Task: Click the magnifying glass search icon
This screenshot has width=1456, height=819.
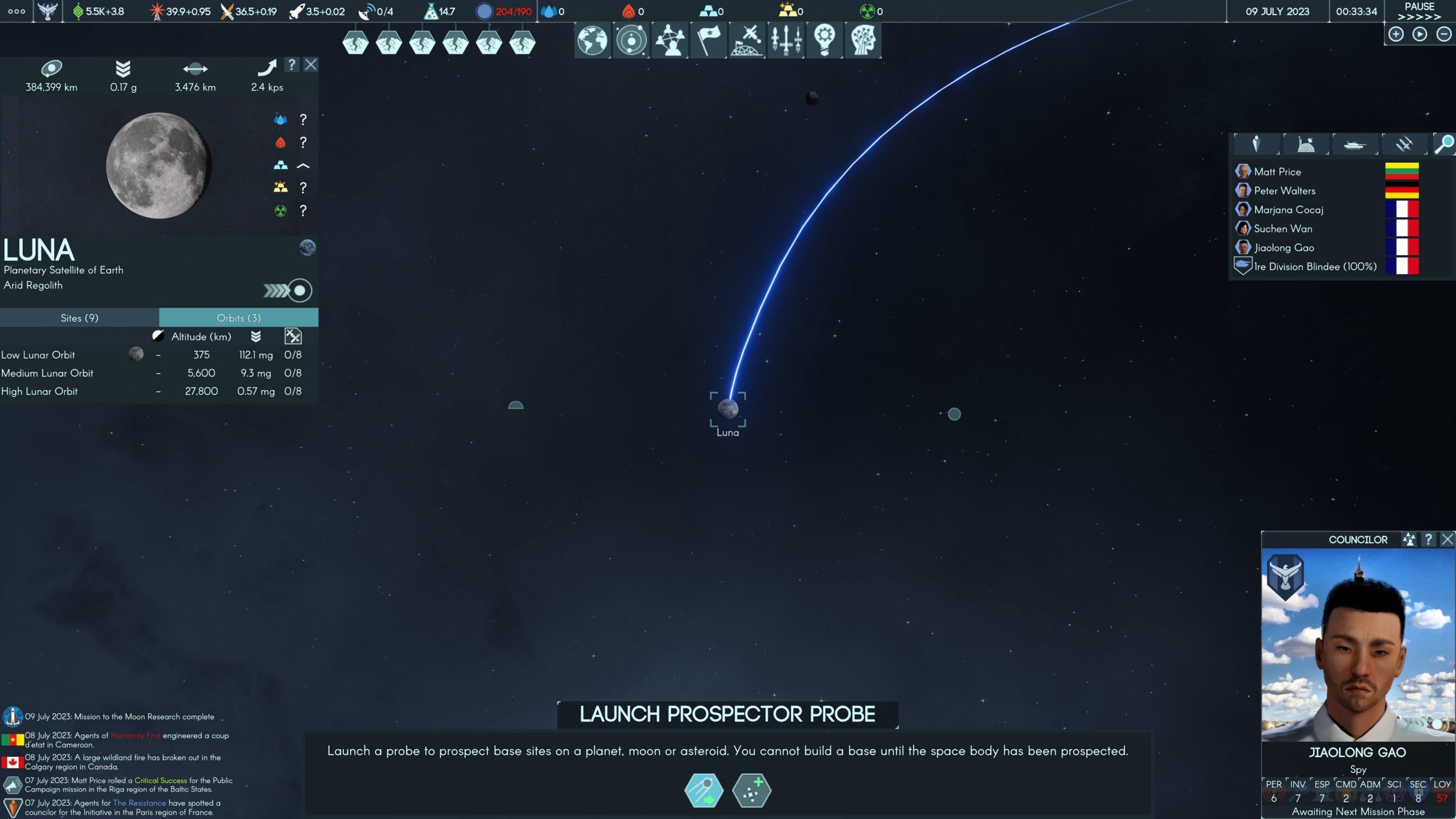Action: click(1443, 144)
